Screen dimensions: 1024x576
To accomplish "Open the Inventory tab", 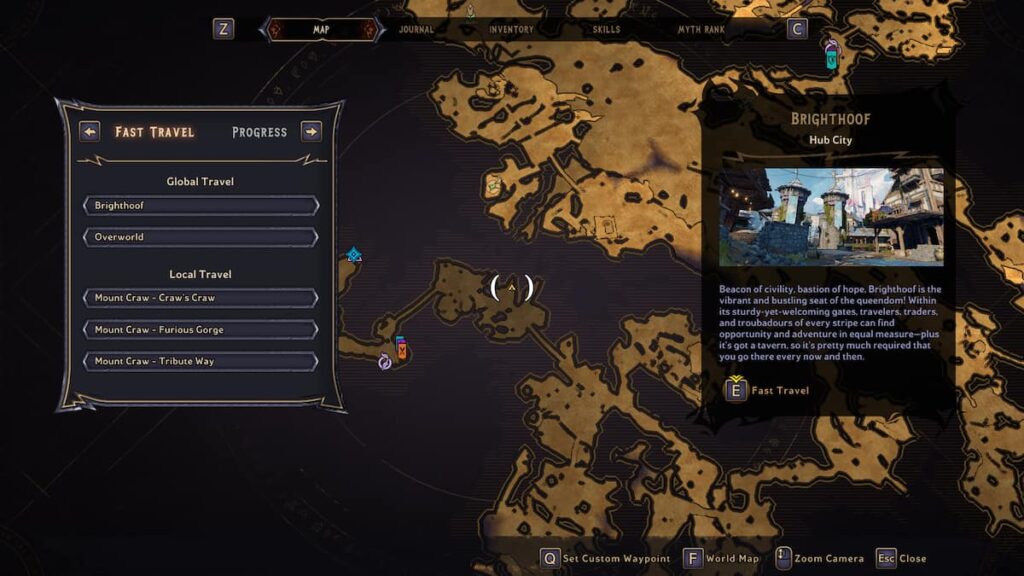I will (x=511, y=30).
